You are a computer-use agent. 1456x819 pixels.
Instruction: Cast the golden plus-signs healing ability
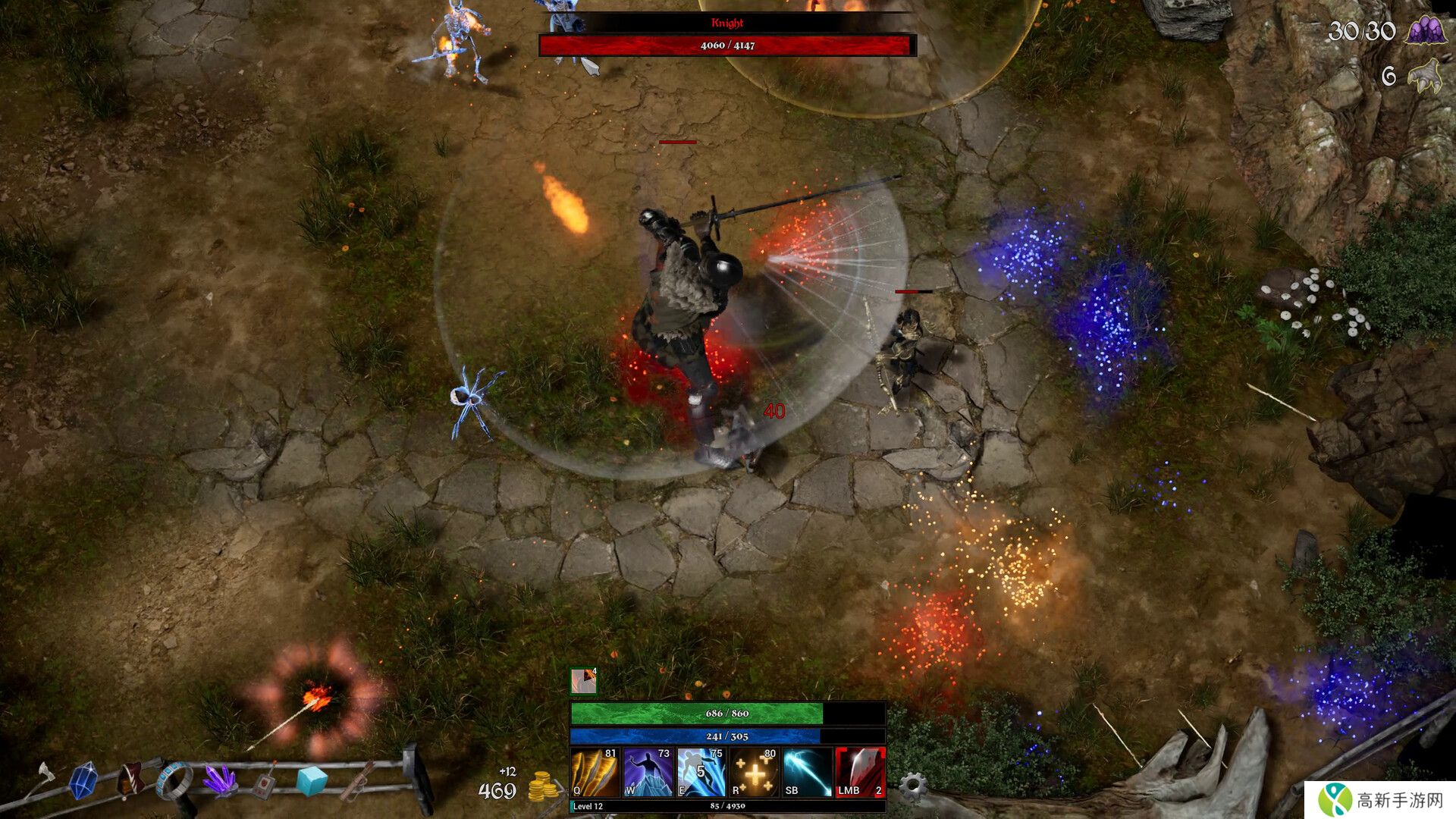pos(754,772)
